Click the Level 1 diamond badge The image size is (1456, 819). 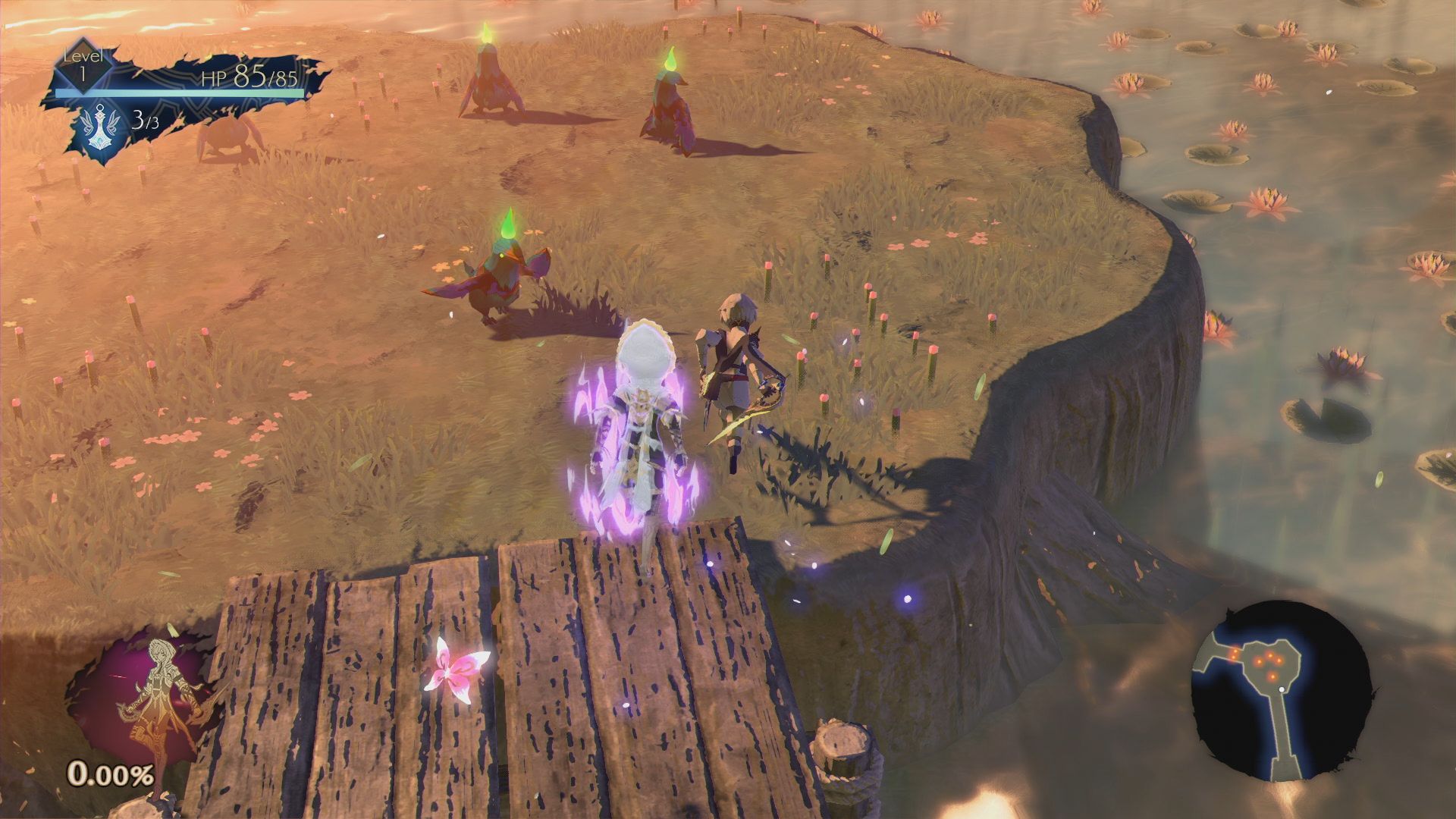[x=83, y=68]
